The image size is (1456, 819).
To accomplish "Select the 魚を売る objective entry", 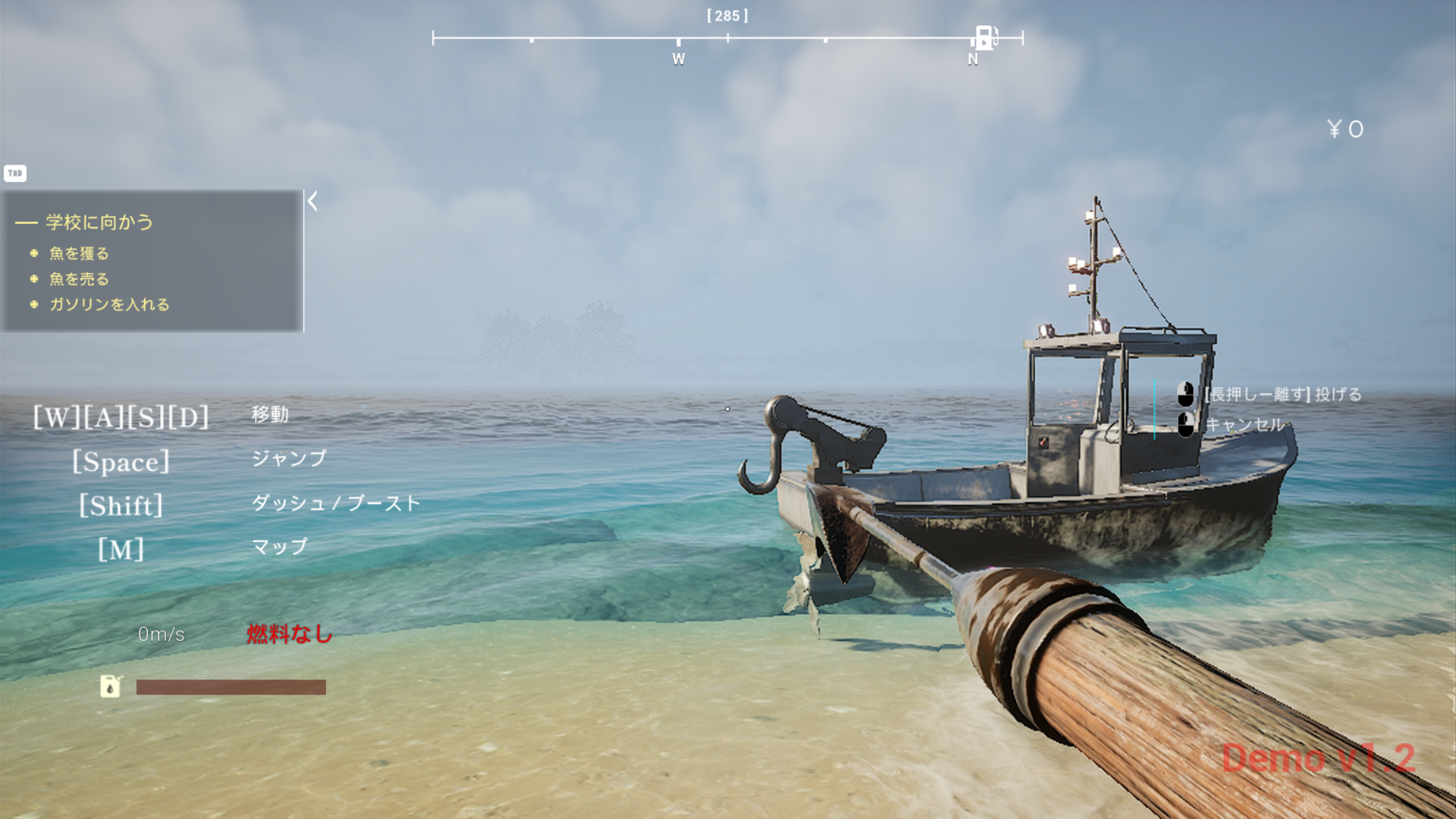I will [79, 279].
